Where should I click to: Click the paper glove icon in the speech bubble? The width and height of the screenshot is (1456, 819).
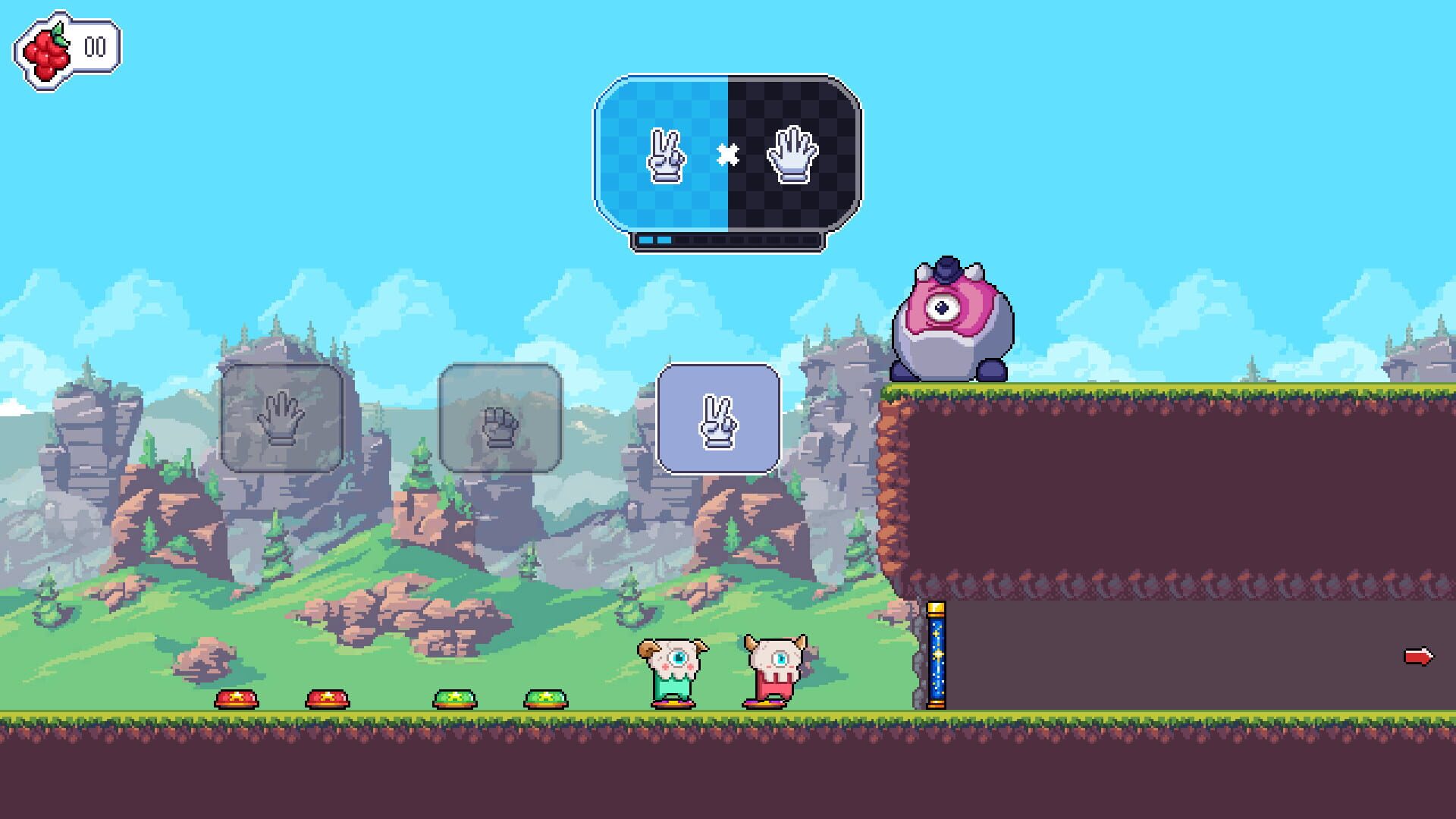[x=793, y=155]
